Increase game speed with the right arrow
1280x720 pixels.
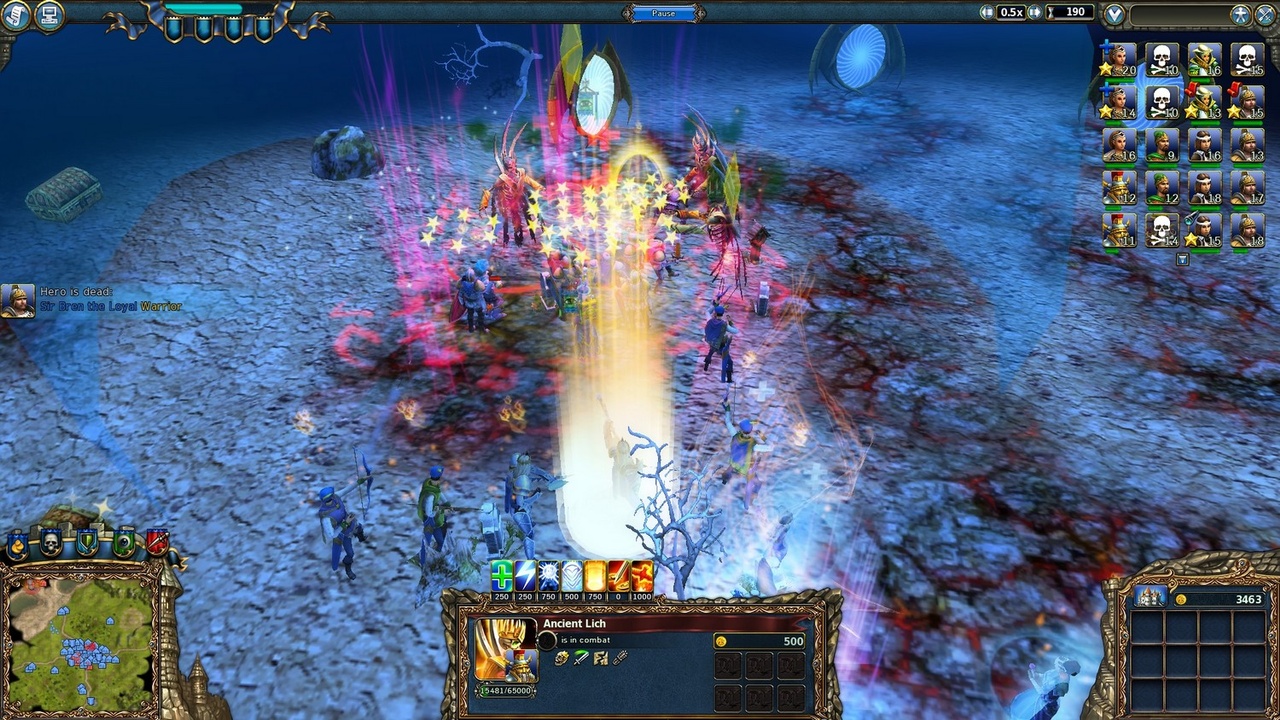pos(1034,12)
